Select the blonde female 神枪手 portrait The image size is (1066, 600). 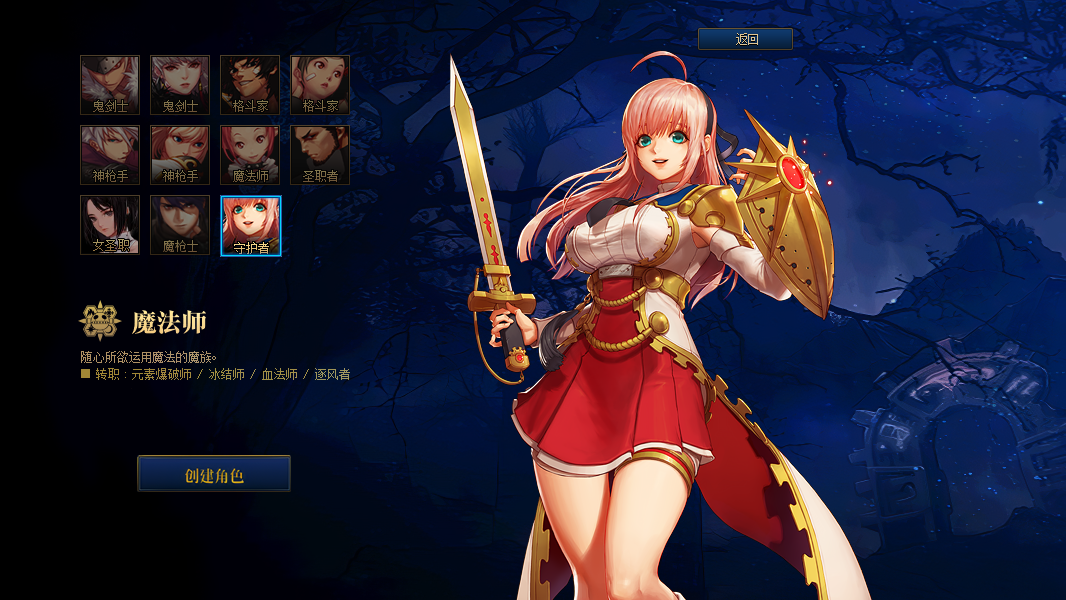click(180, 155)
